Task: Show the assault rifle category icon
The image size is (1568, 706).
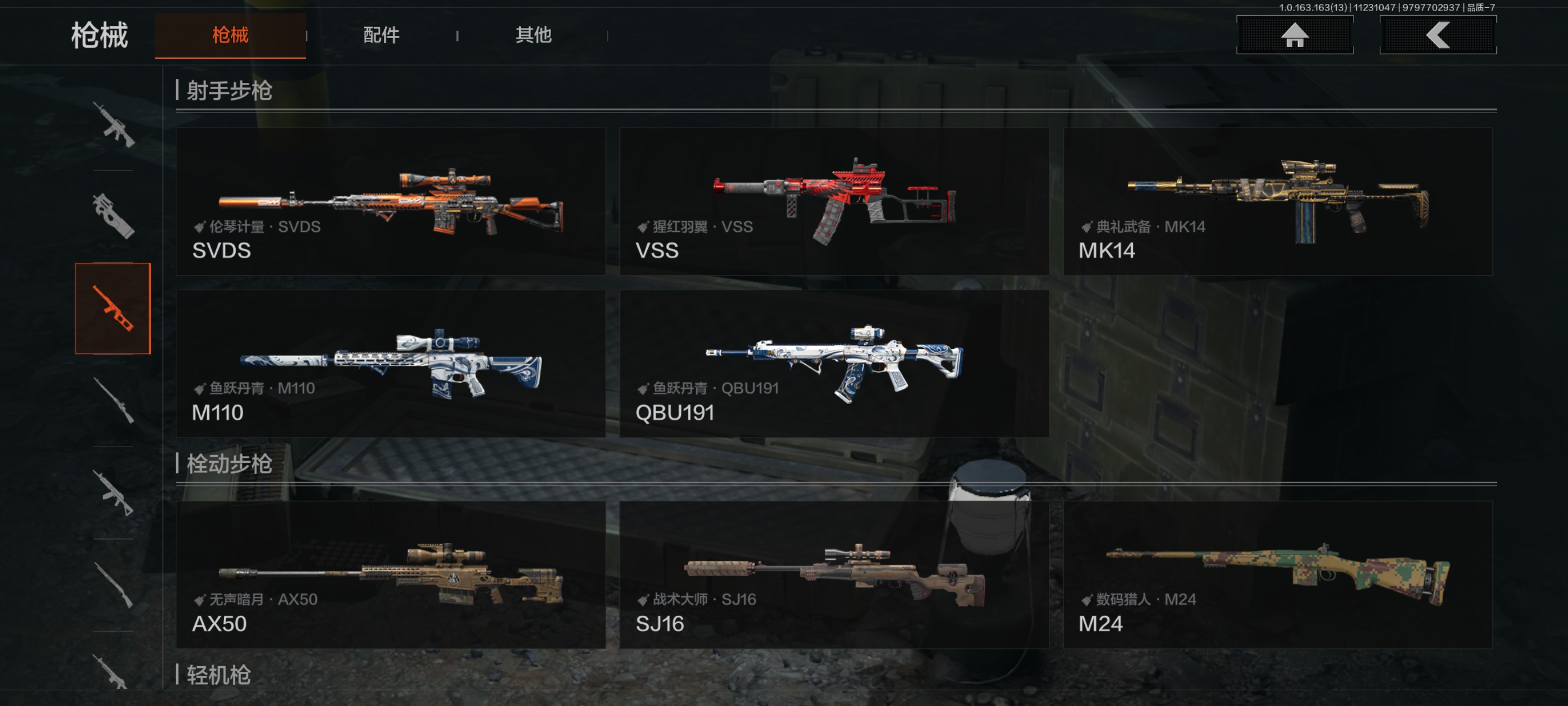Action: (113, 125)
